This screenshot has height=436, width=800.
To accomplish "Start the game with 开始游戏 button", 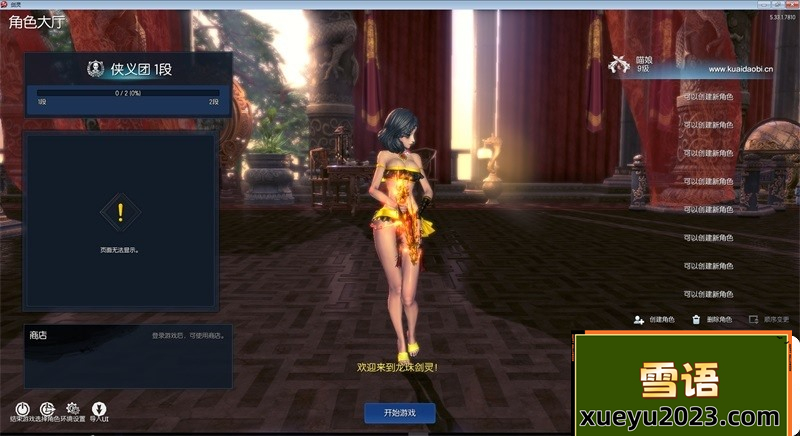I will (x=399, y=412).
